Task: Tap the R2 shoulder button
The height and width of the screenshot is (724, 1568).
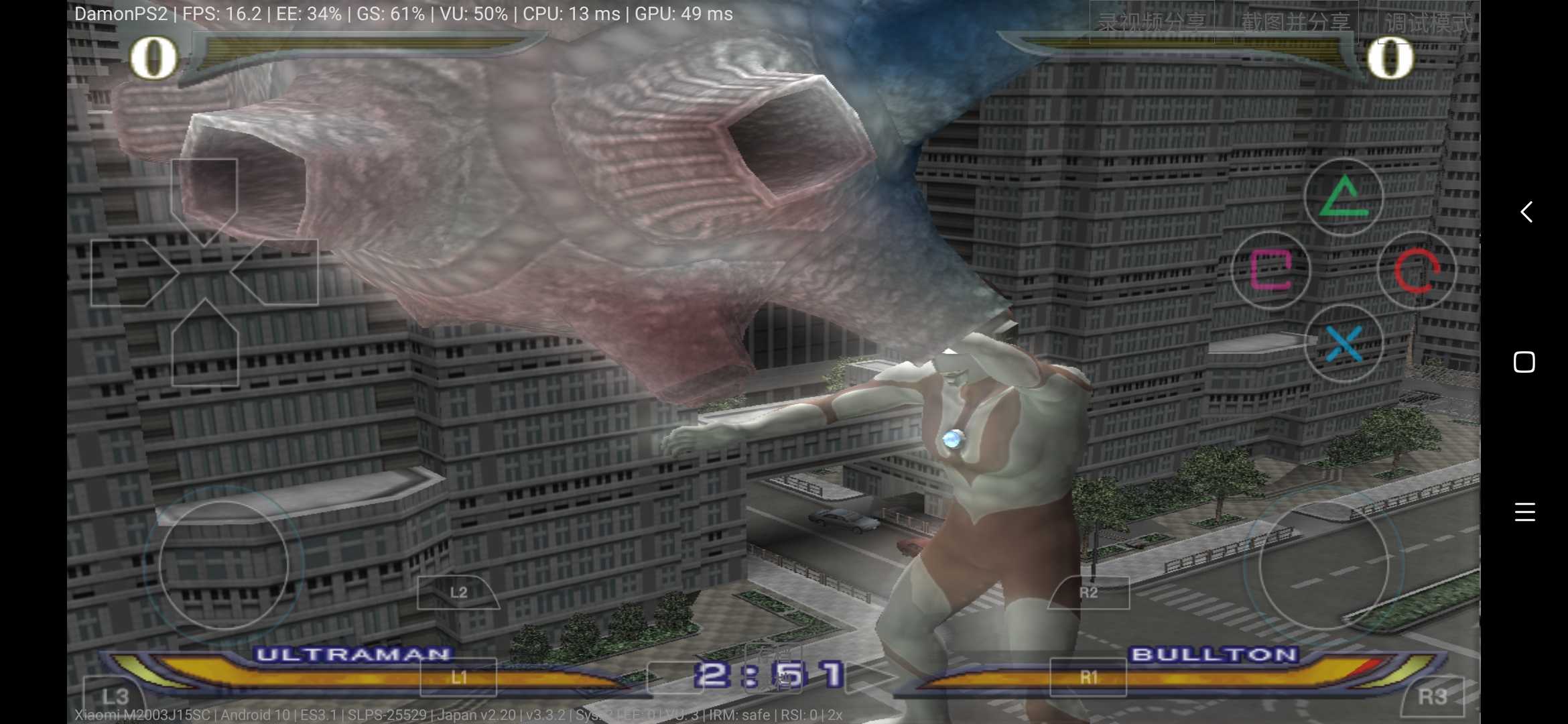Action: [1089, 593]
